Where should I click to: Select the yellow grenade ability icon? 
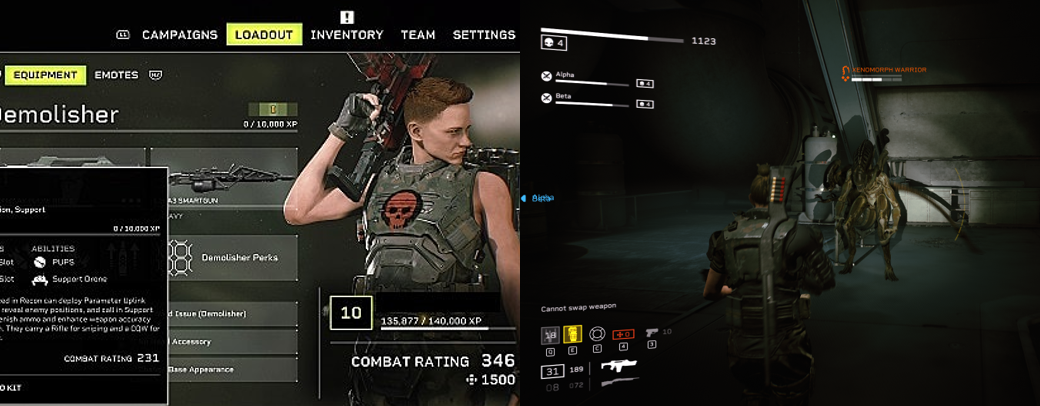point(573,335)
